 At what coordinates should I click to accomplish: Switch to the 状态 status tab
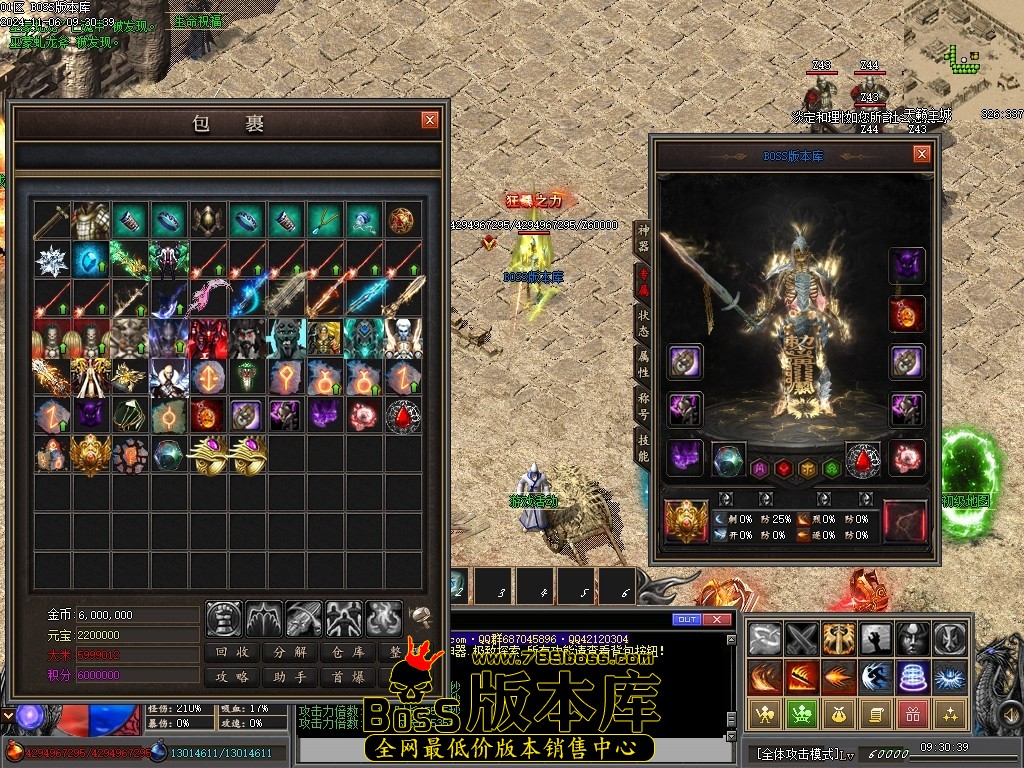click(643, 321)
